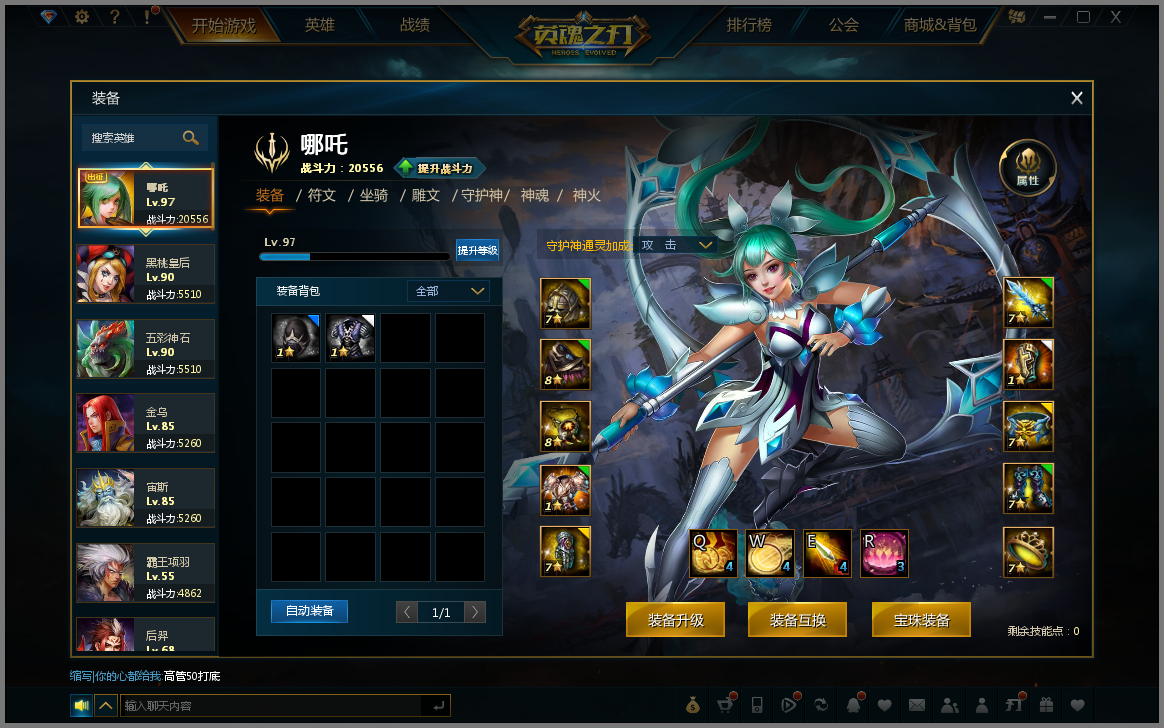This screenshot has height=728, width=1164.
Task: Select the R lotus skill icon
Action: (884, 553)
